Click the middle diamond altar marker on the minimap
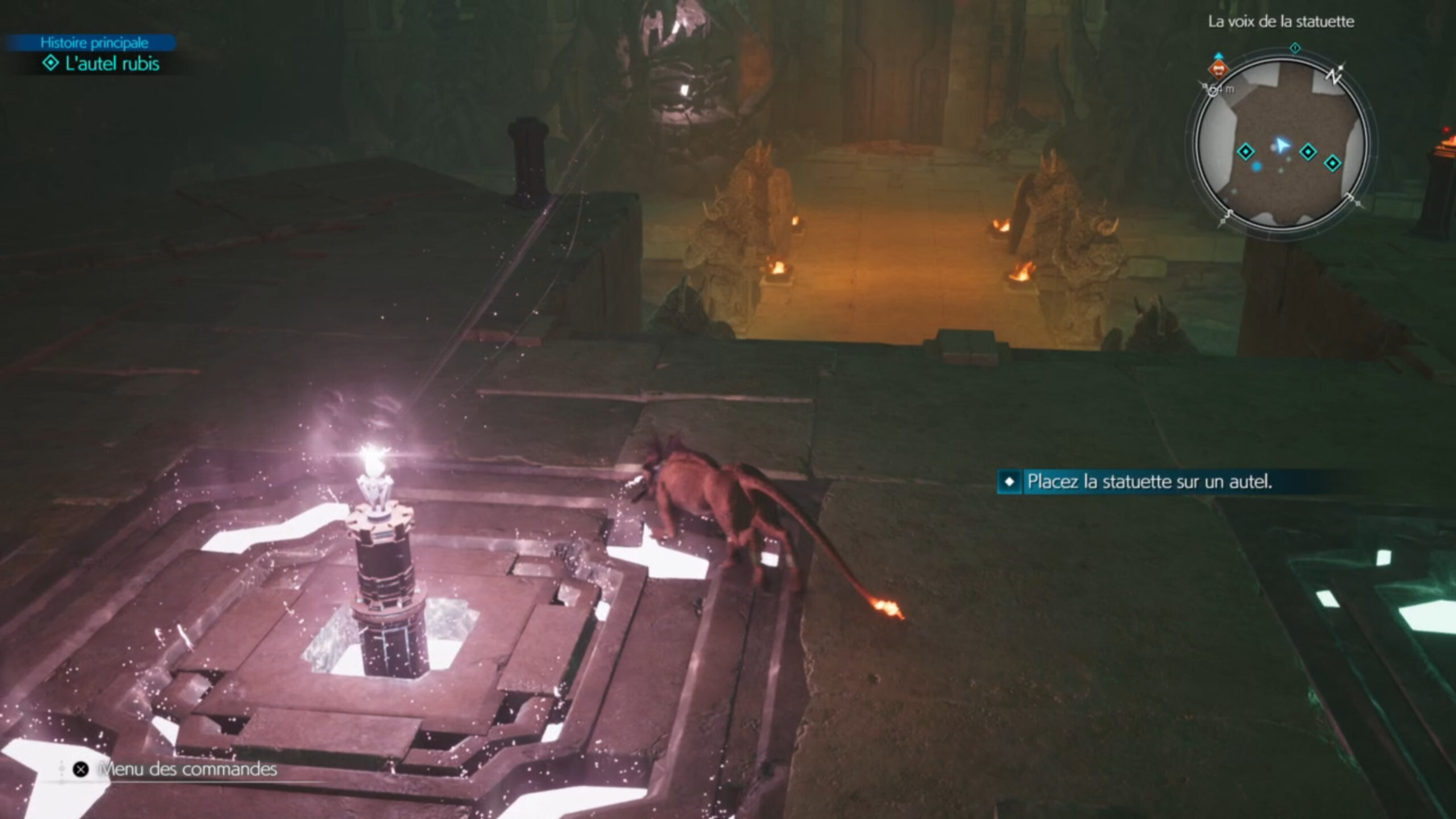 click(1308, 151)
